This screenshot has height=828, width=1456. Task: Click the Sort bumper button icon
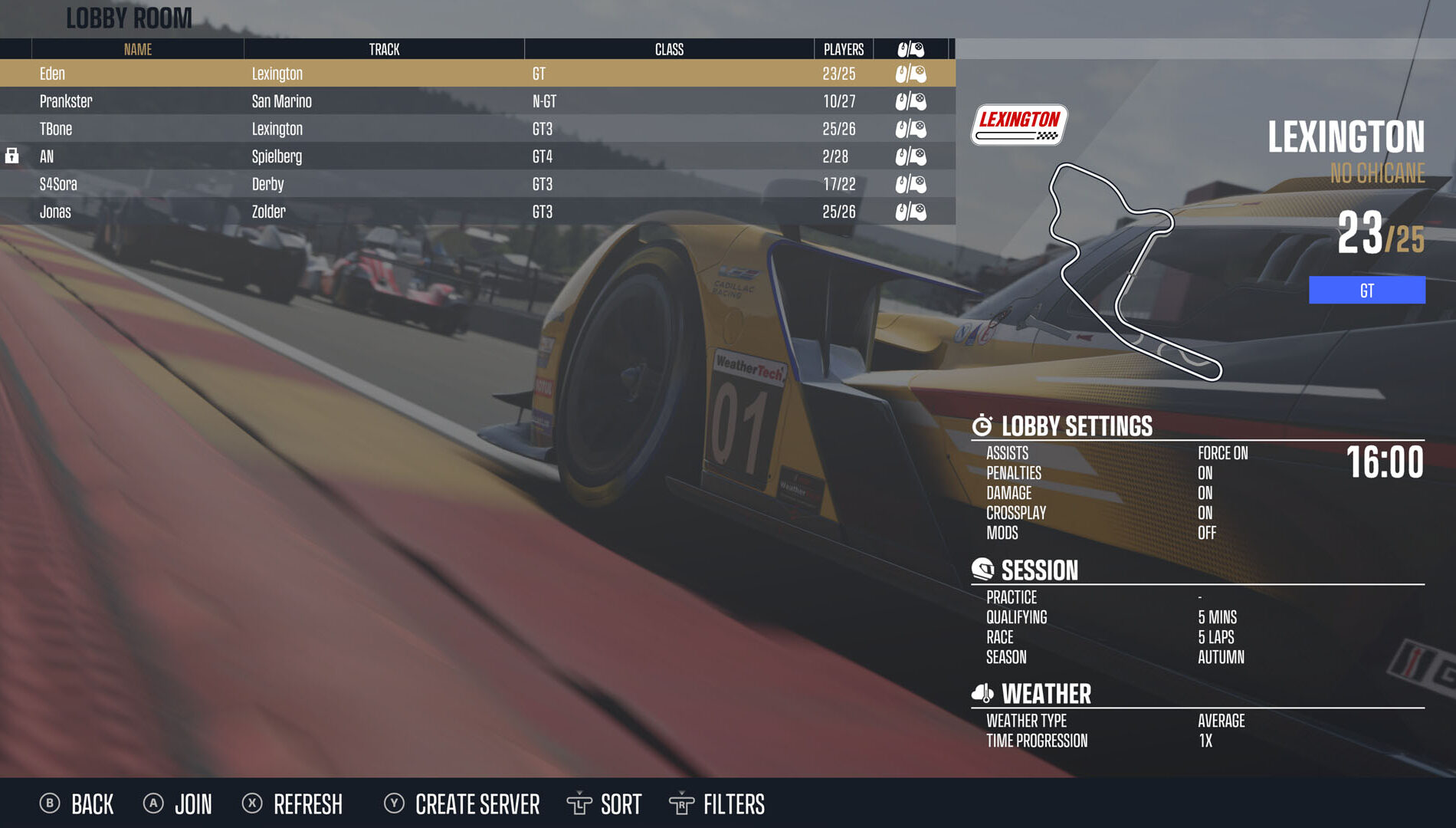point(580,804)
